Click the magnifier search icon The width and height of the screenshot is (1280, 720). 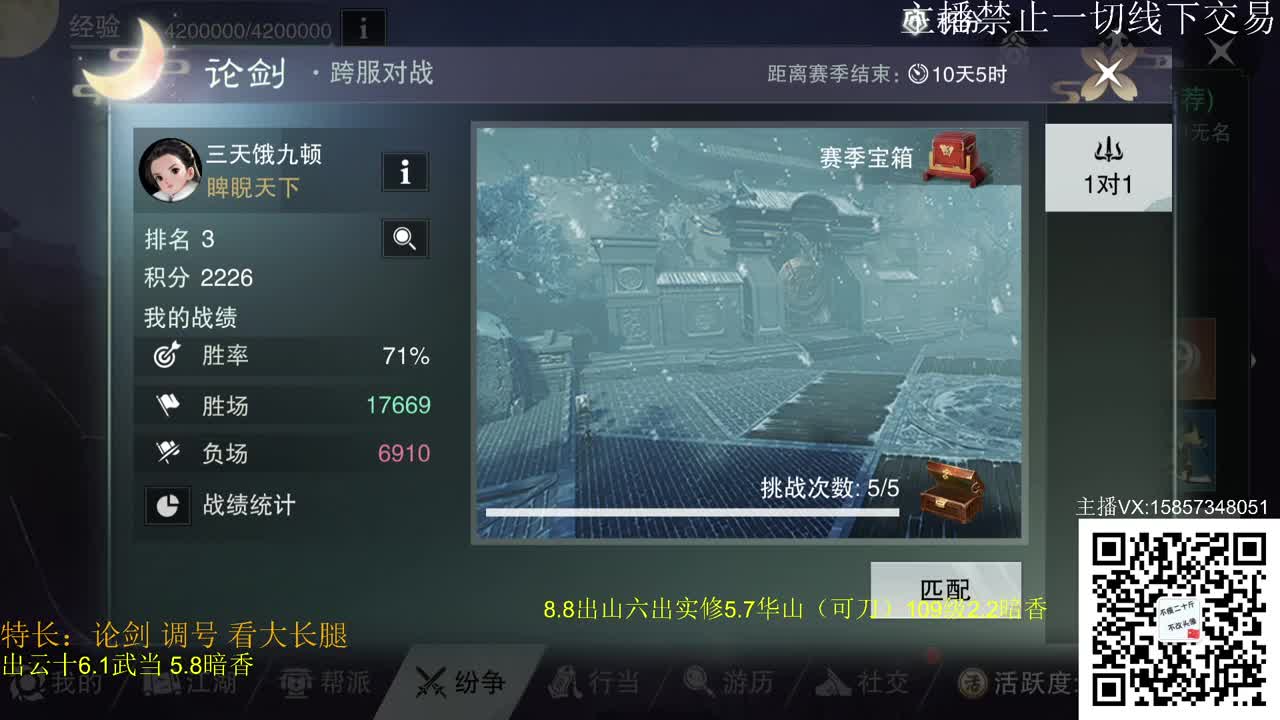click(x=404, y=239)
